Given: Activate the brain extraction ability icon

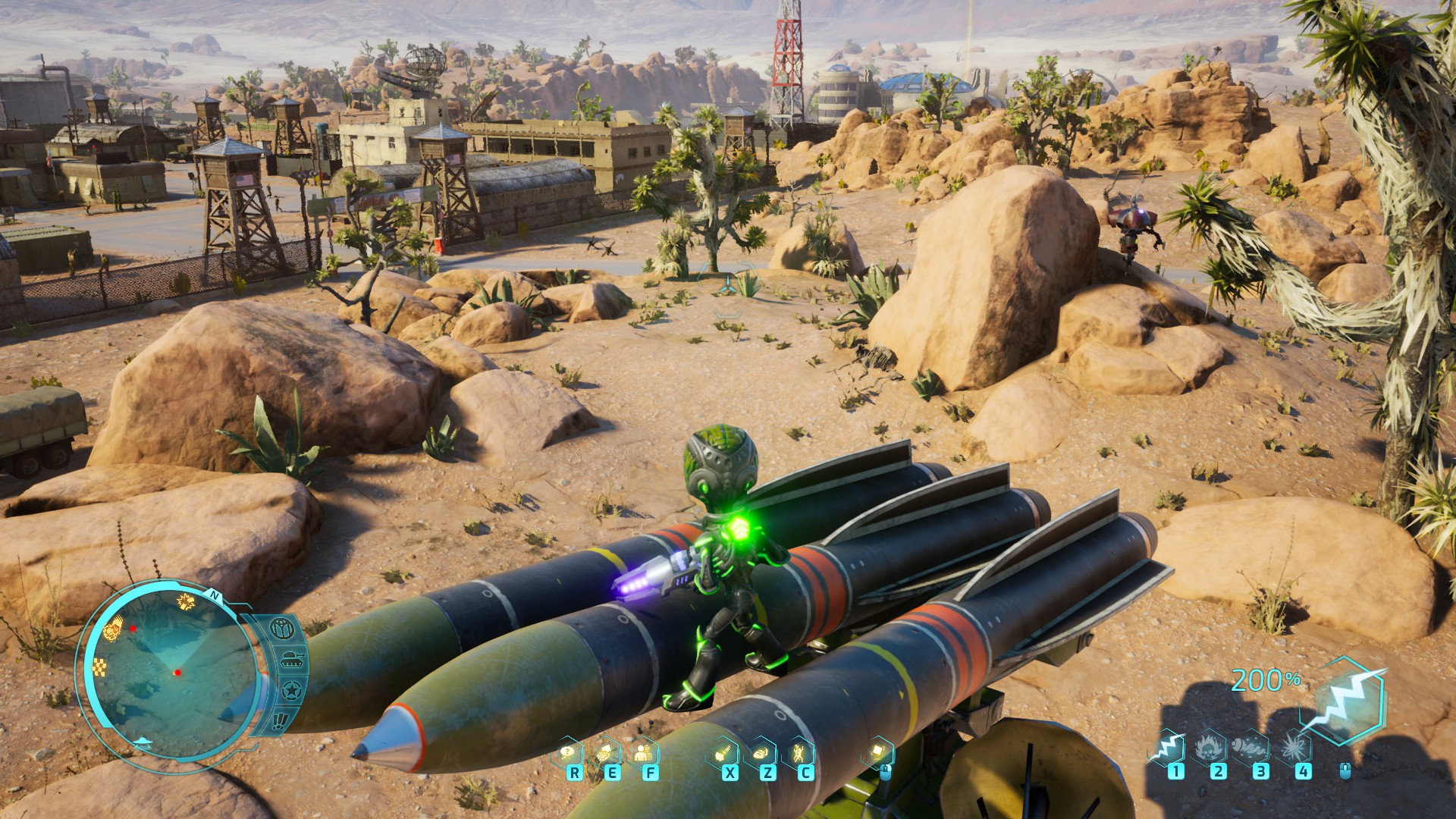Looking at the screenshot, I should pyautogui.click(x=606, y=753).
